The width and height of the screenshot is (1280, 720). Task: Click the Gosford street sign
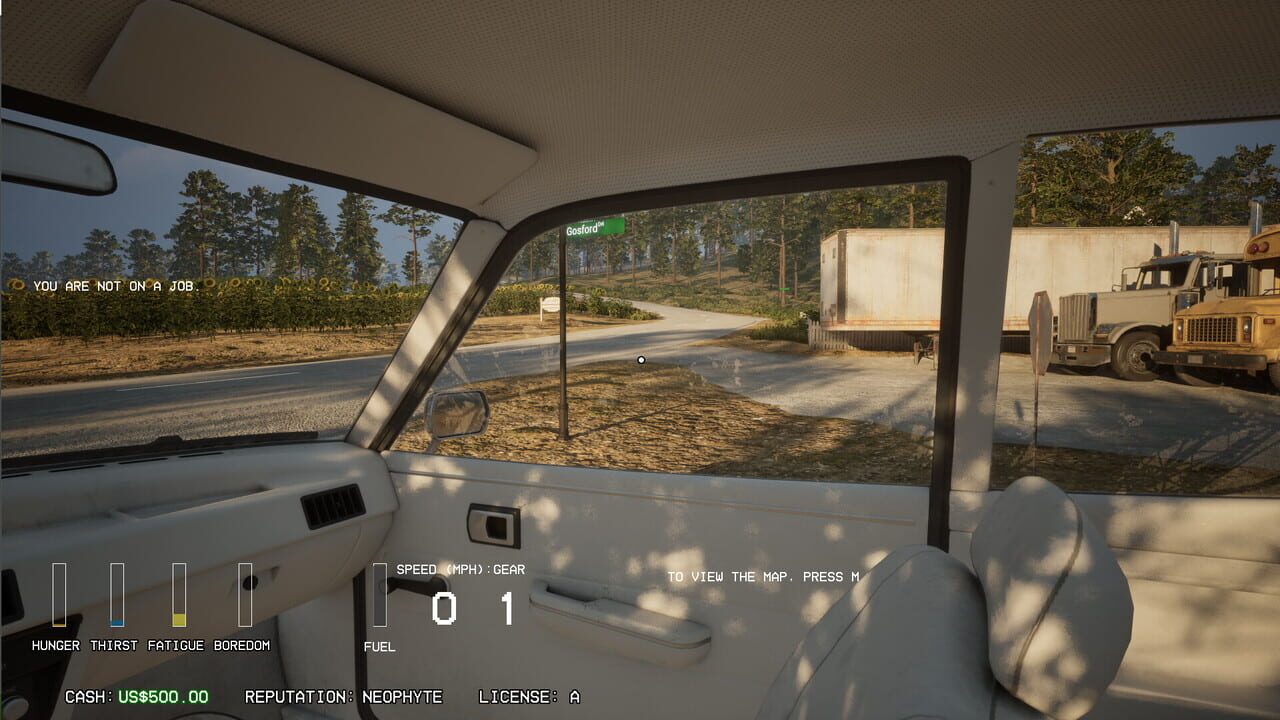(592, 226)
